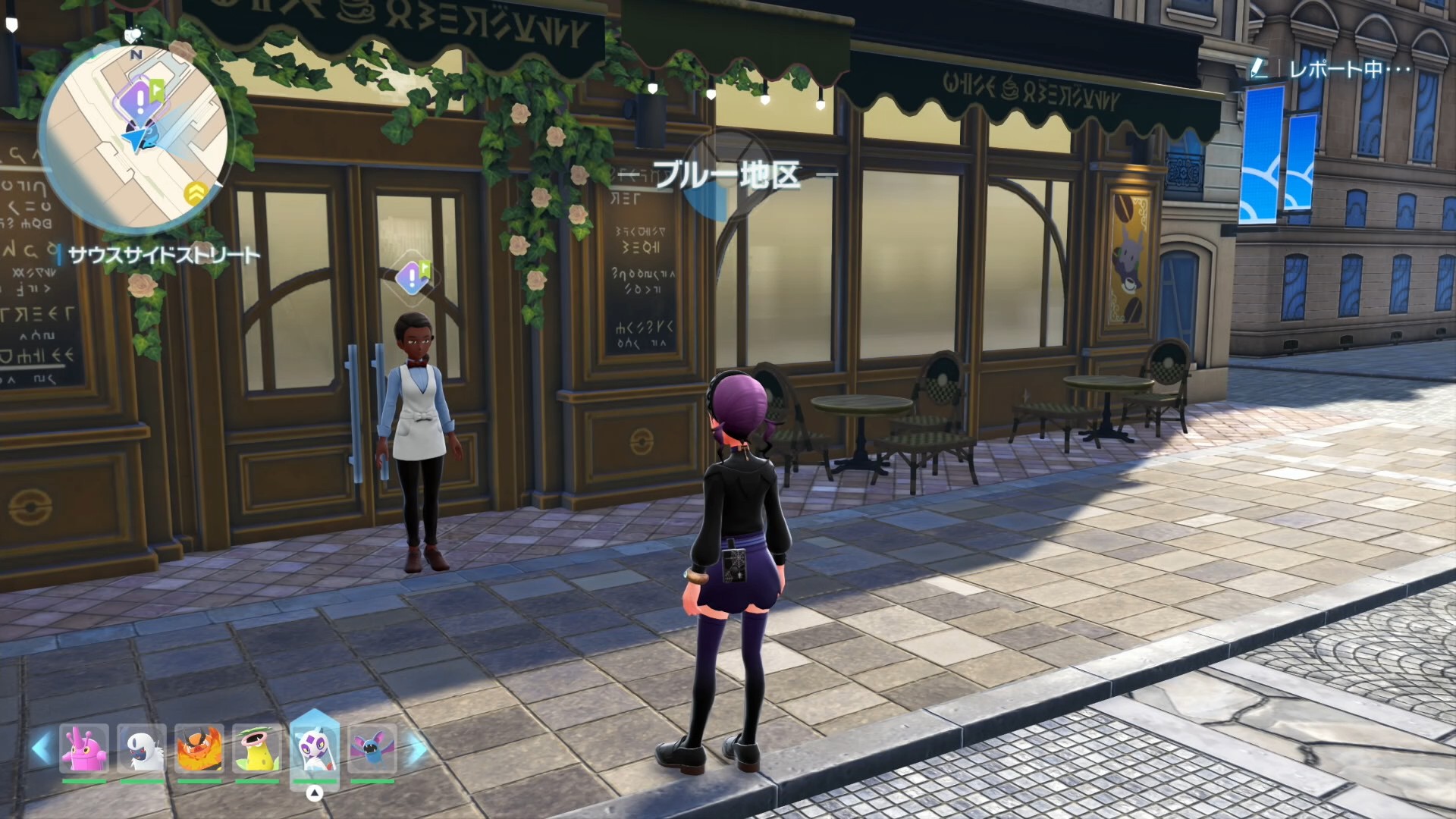The width and height of the screenshot is (1456, 819).
Task: Choose the orange Emboar party slot
Action: 199,748
